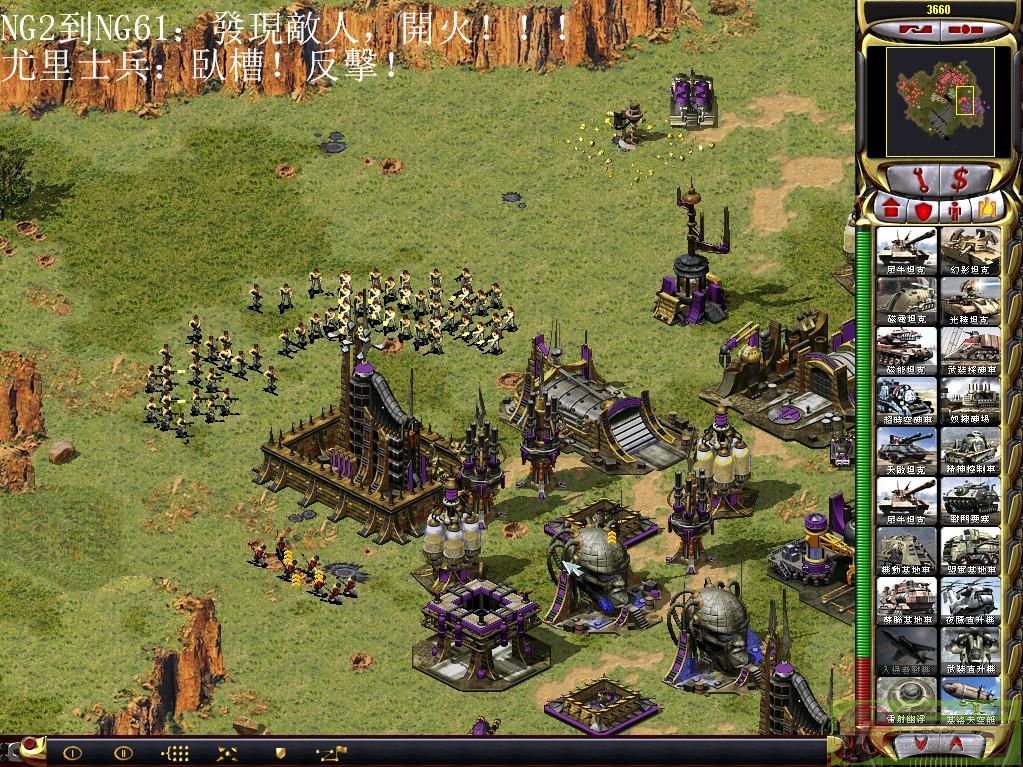The width and height of the screenshot is (1023, 767).
Task: Build the 超時空礦車 chrono miner
Action: 907,401
